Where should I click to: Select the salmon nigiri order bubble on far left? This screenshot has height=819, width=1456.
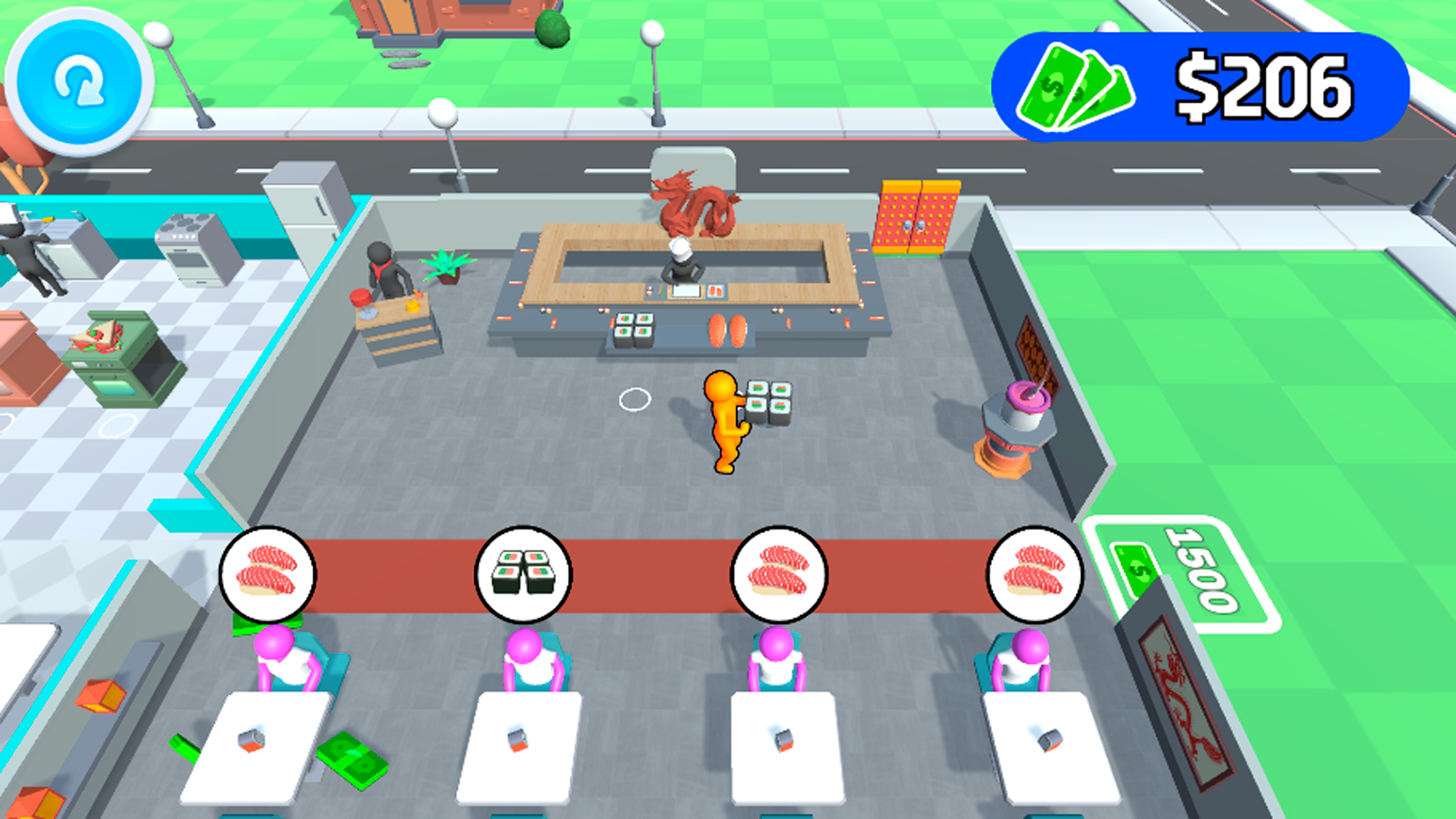click(266, 574)
